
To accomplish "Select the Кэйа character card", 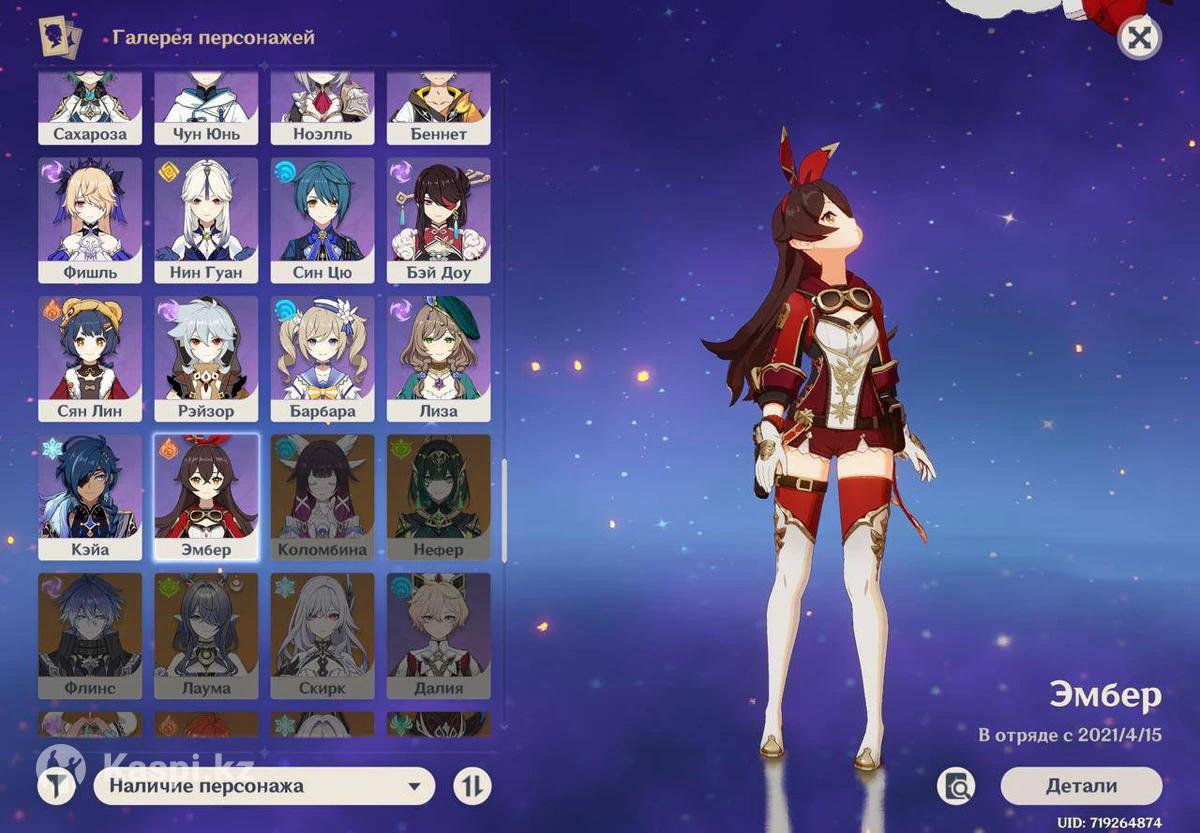I will 90,497.
